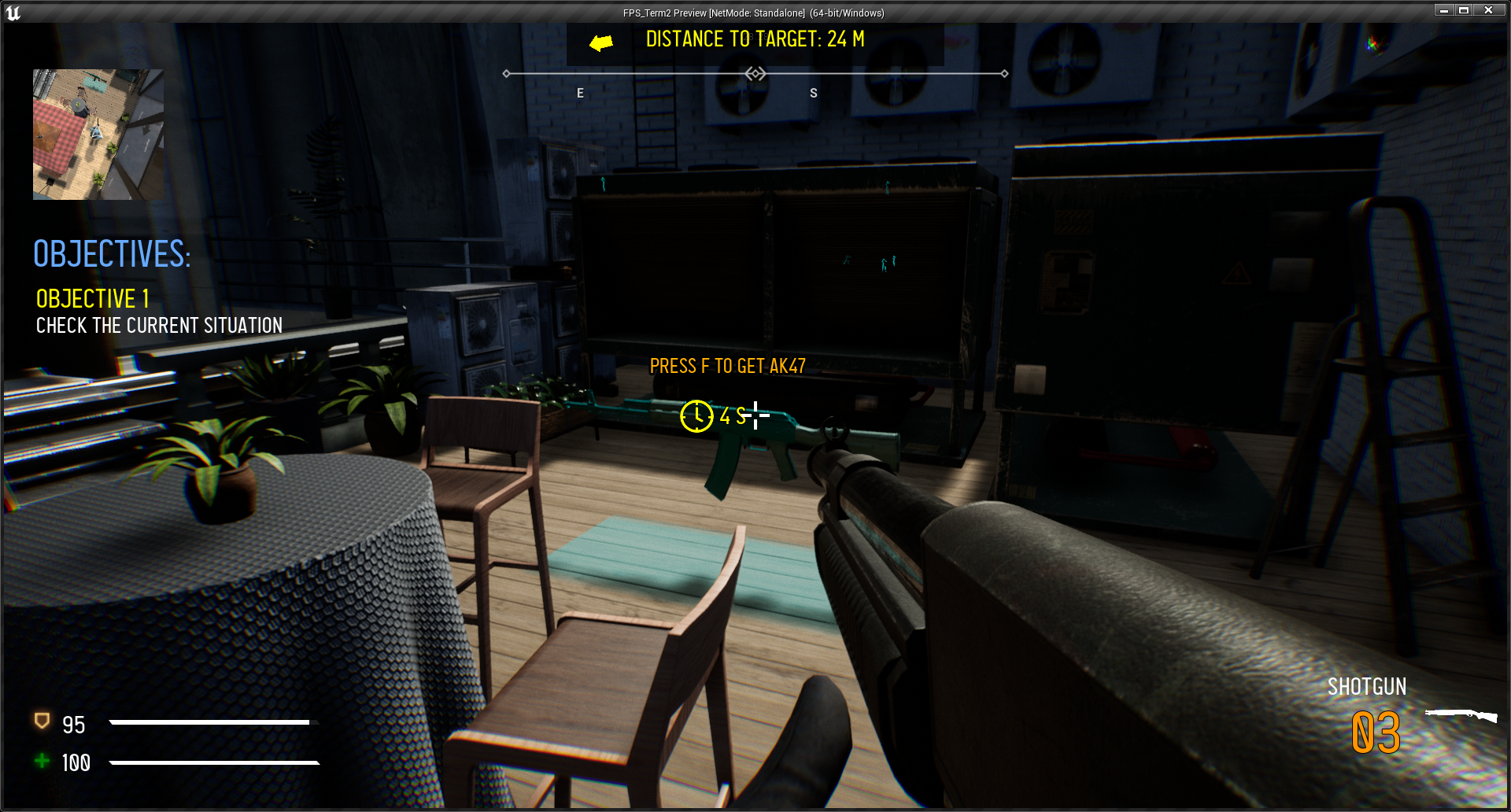This screenshot has width=1511, height=812.
Task: Click the shotgun weapon icon
Action: (x=1461, y=714)
